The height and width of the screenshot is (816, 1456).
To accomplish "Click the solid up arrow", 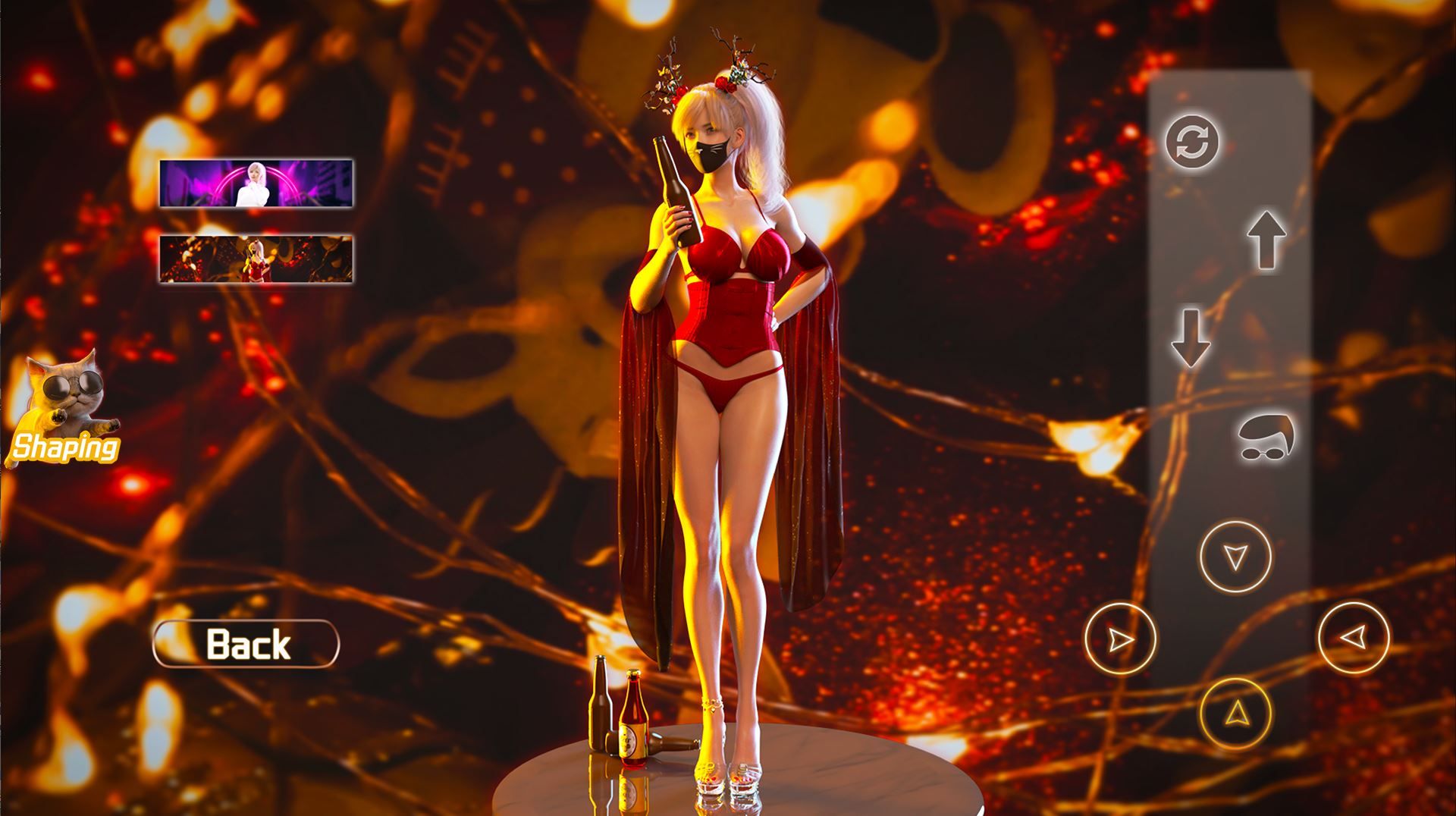I will point(1266,240).
